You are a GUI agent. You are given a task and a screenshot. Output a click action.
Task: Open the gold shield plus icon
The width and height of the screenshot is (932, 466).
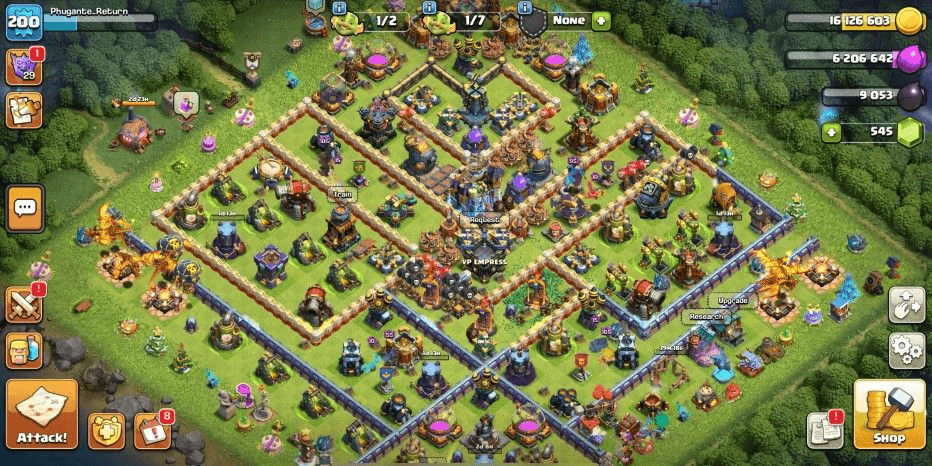tap(106, 429)
